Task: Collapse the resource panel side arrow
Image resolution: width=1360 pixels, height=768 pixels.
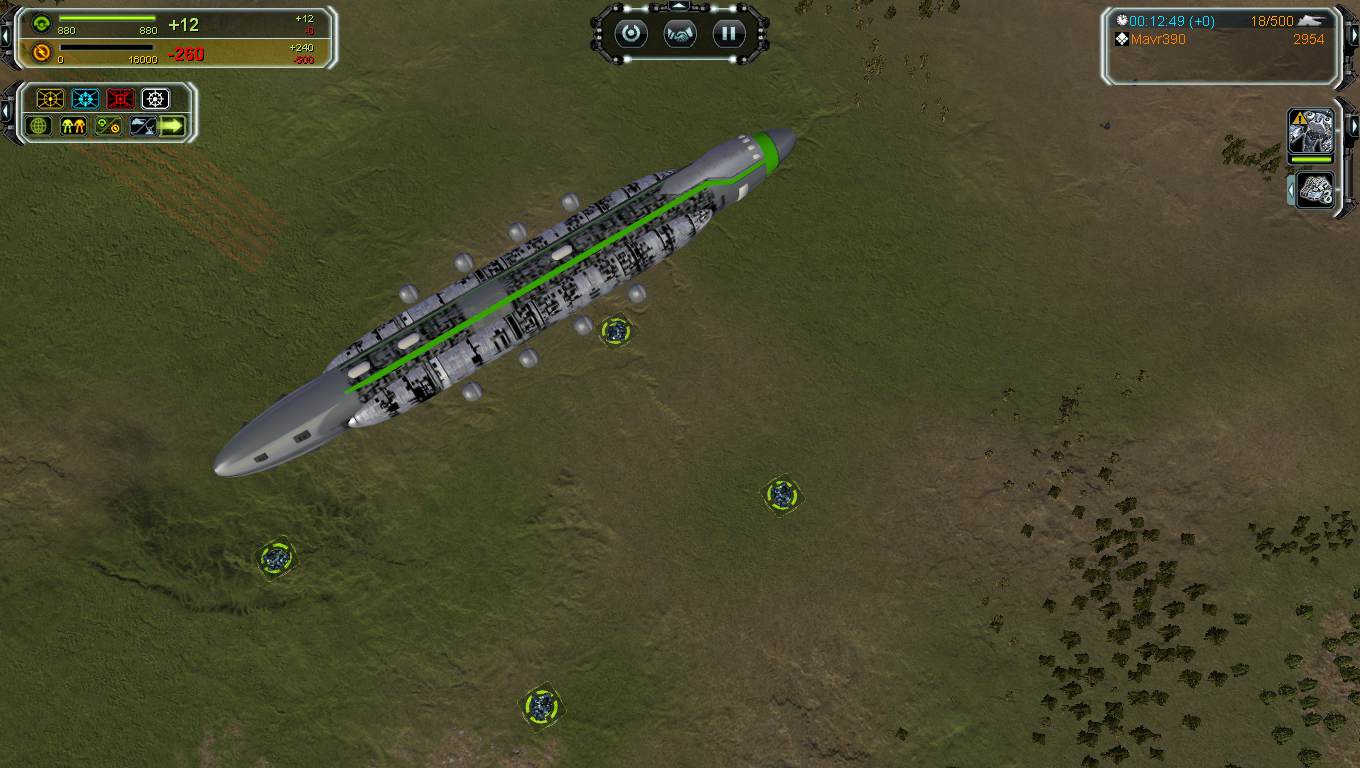Action: tap(5, 38)
